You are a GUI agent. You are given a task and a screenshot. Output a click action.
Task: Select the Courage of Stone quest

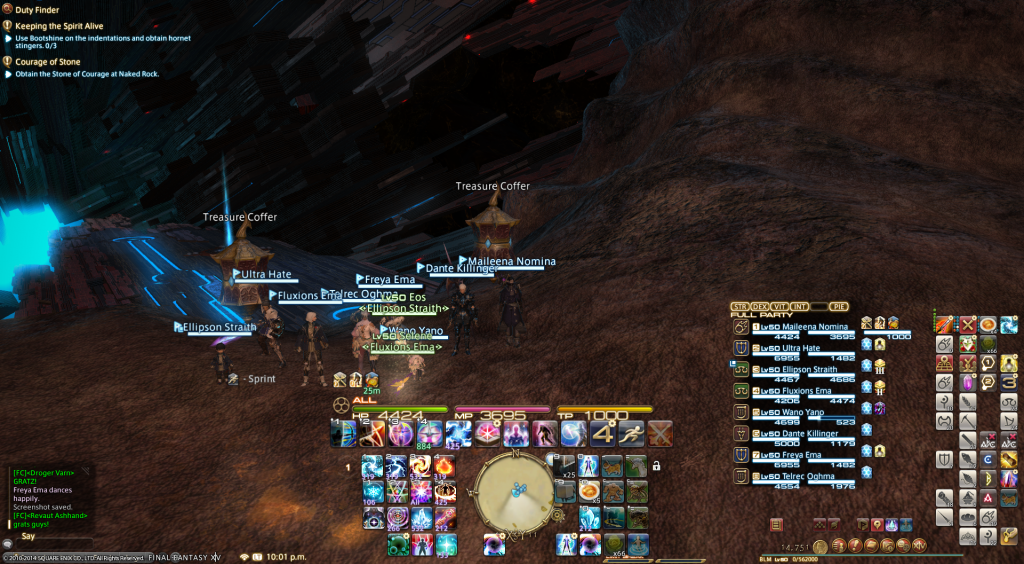click(50, 62)
